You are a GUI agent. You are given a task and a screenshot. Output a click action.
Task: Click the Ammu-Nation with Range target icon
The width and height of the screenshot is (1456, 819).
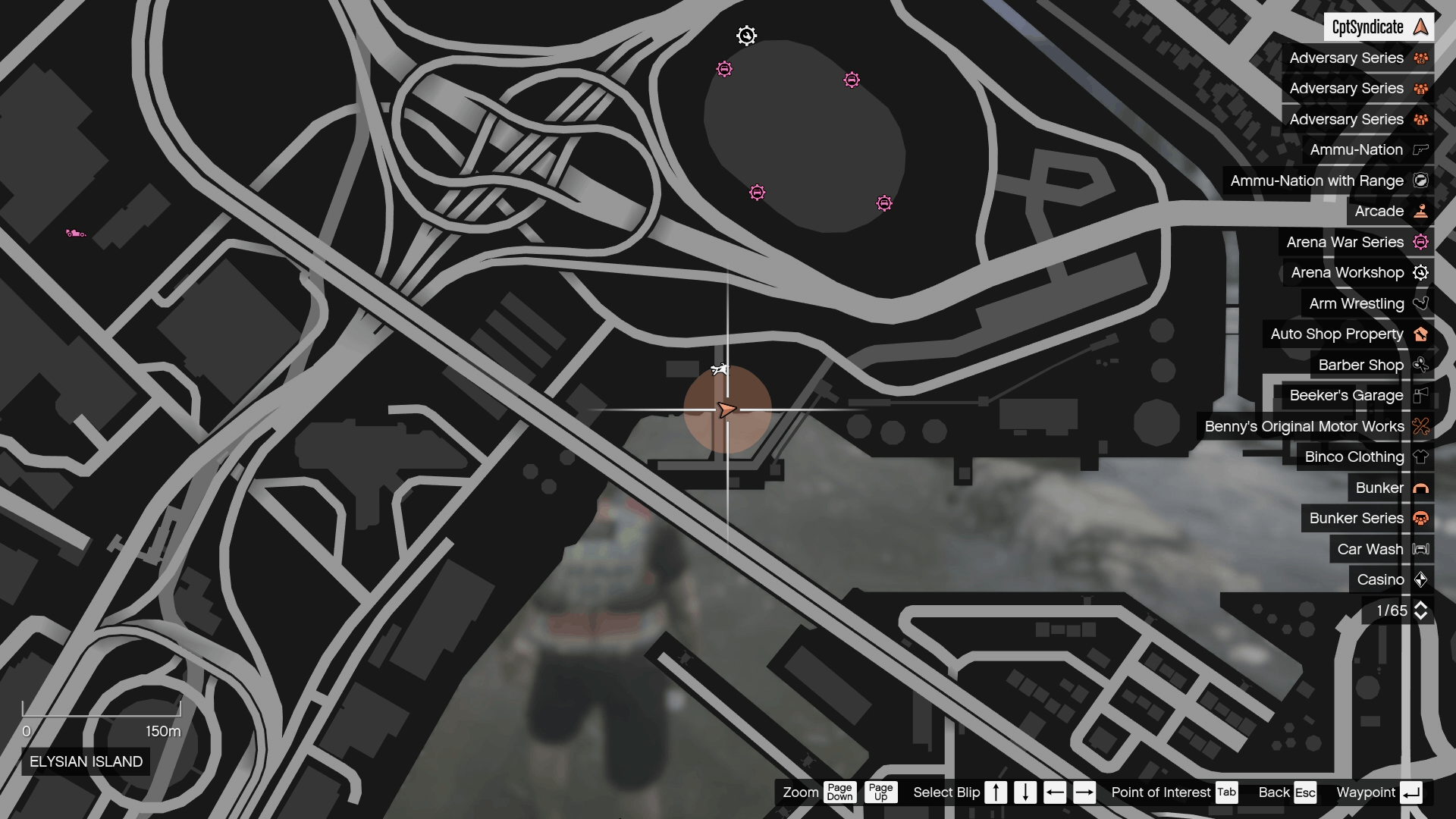(1422, 180)
